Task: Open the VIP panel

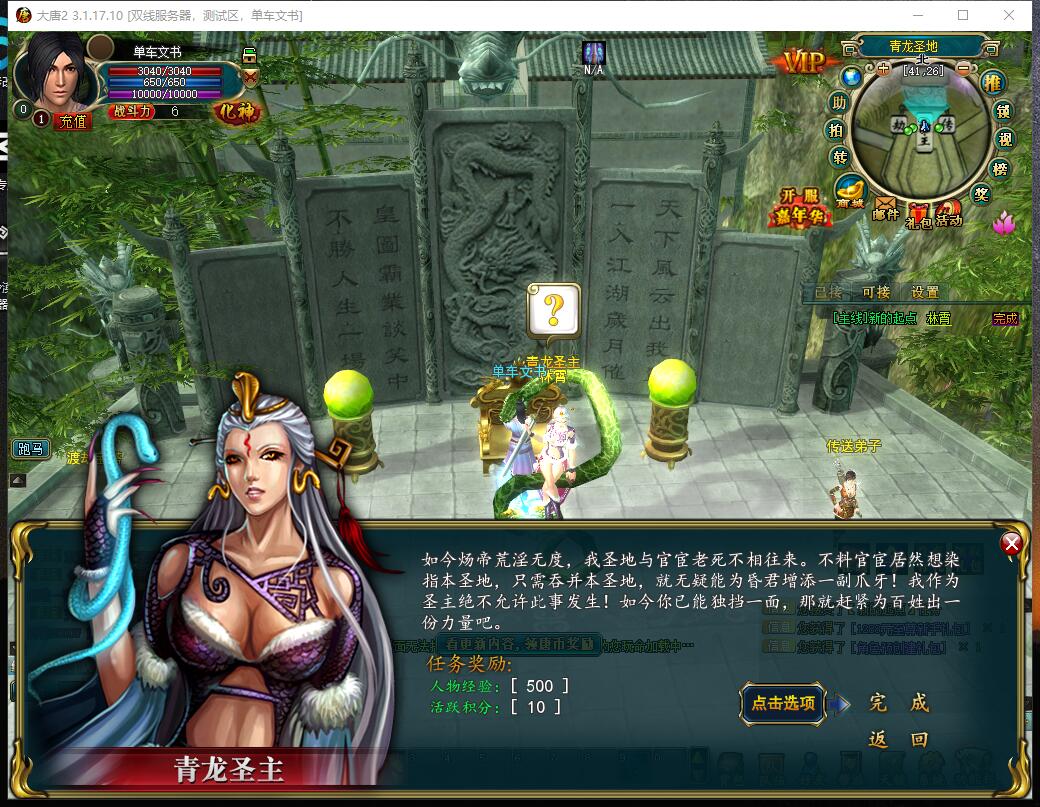Action: pos(803,62)
